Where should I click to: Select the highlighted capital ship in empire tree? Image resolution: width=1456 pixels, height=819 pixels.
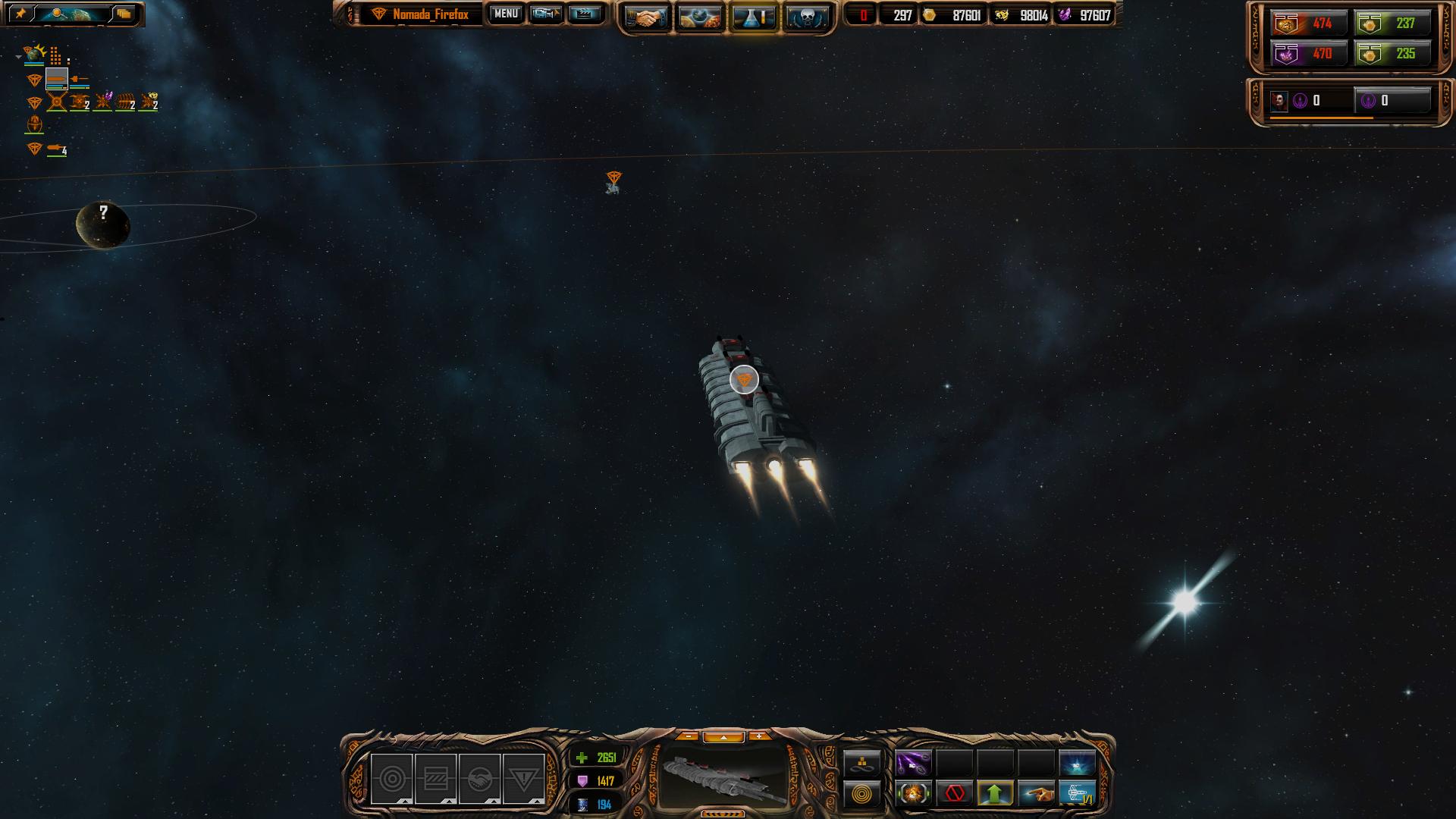pos(57,79)
